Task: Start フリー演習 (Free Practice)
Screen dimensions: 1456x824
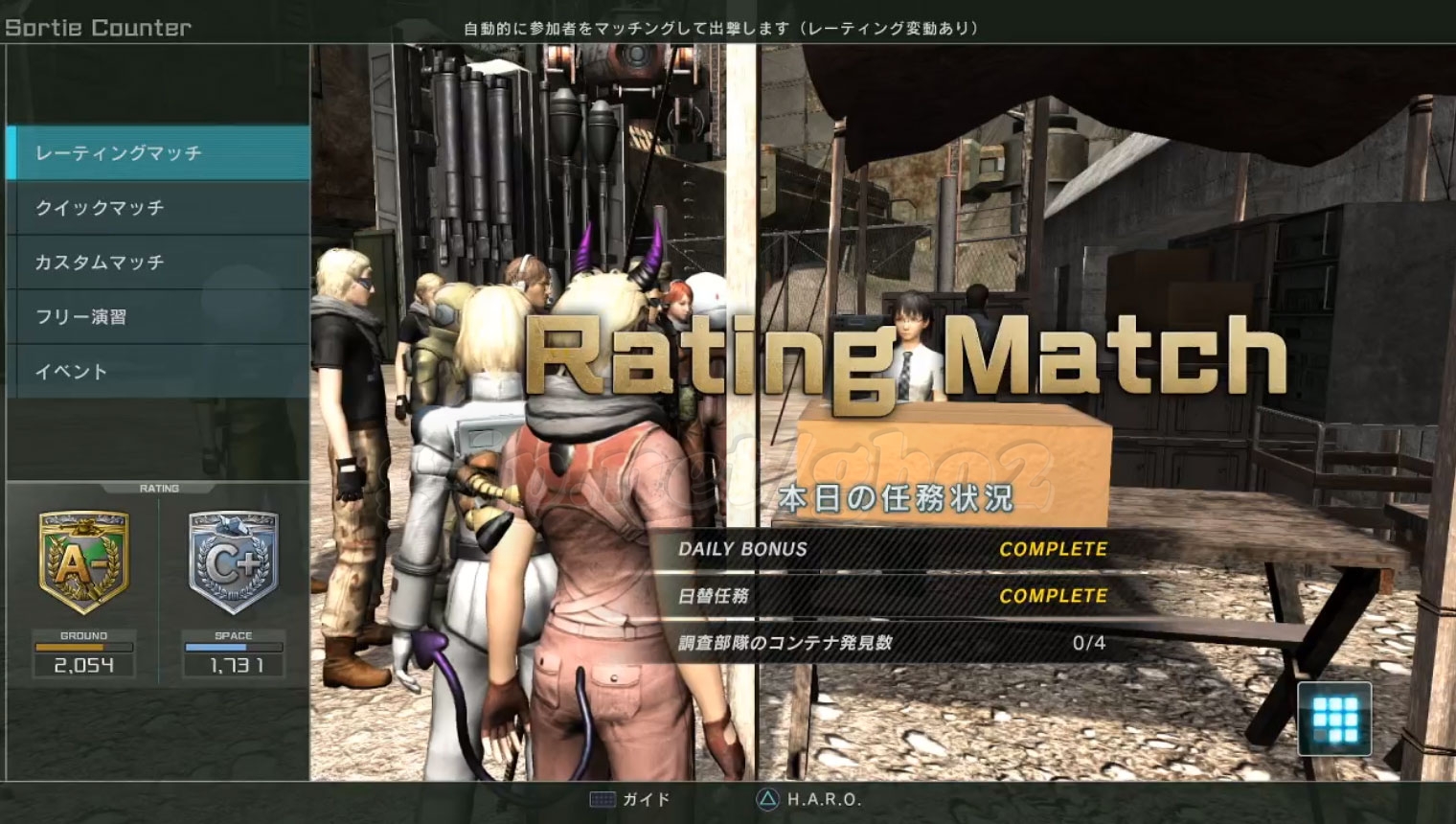Action: [x=158, y=317]
